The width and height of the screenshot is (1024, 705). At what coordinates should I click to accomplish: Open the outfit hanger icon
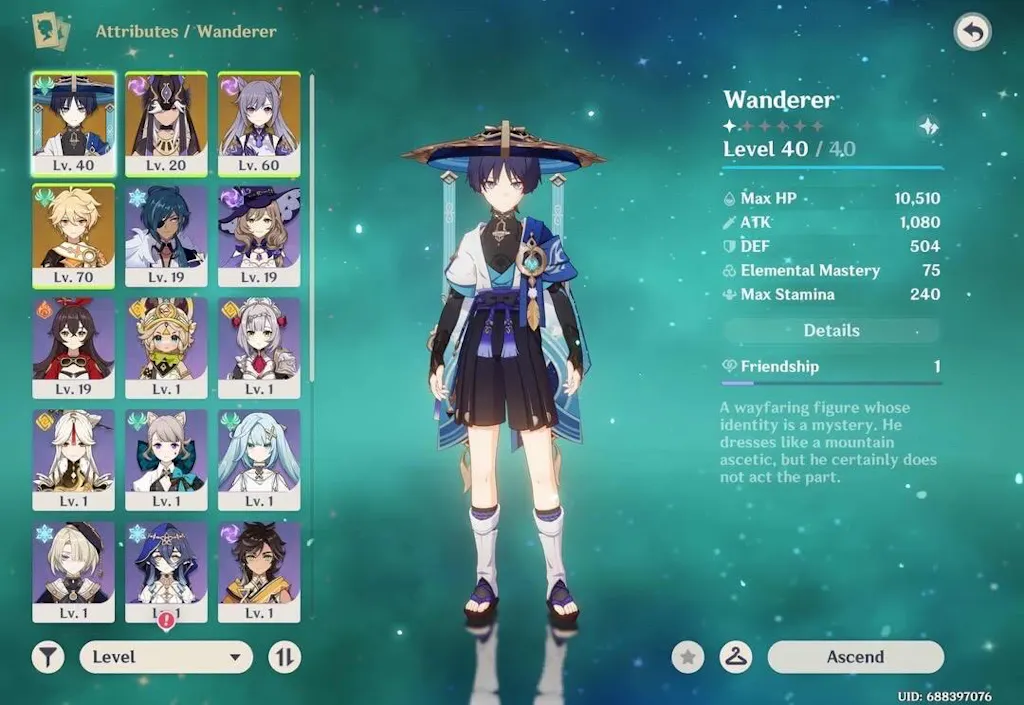pyautogui.click(x=736, y=657)
